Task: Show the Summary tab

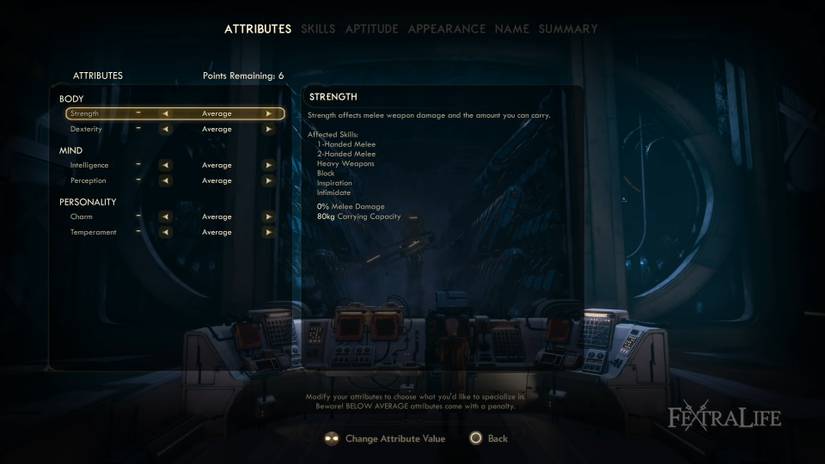Action: coord(568,29)
